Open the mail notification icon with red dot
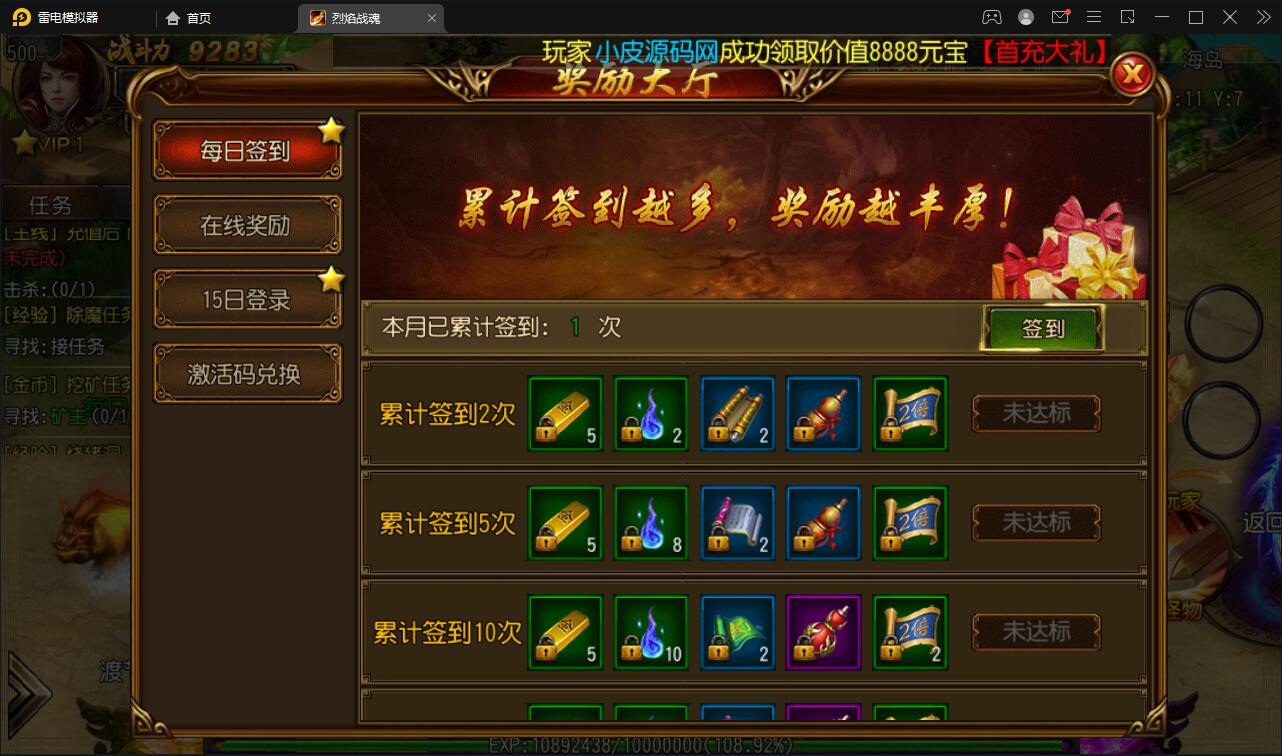The width and height of the screenshot is (1282, 756). click(x=1060, y=17)
